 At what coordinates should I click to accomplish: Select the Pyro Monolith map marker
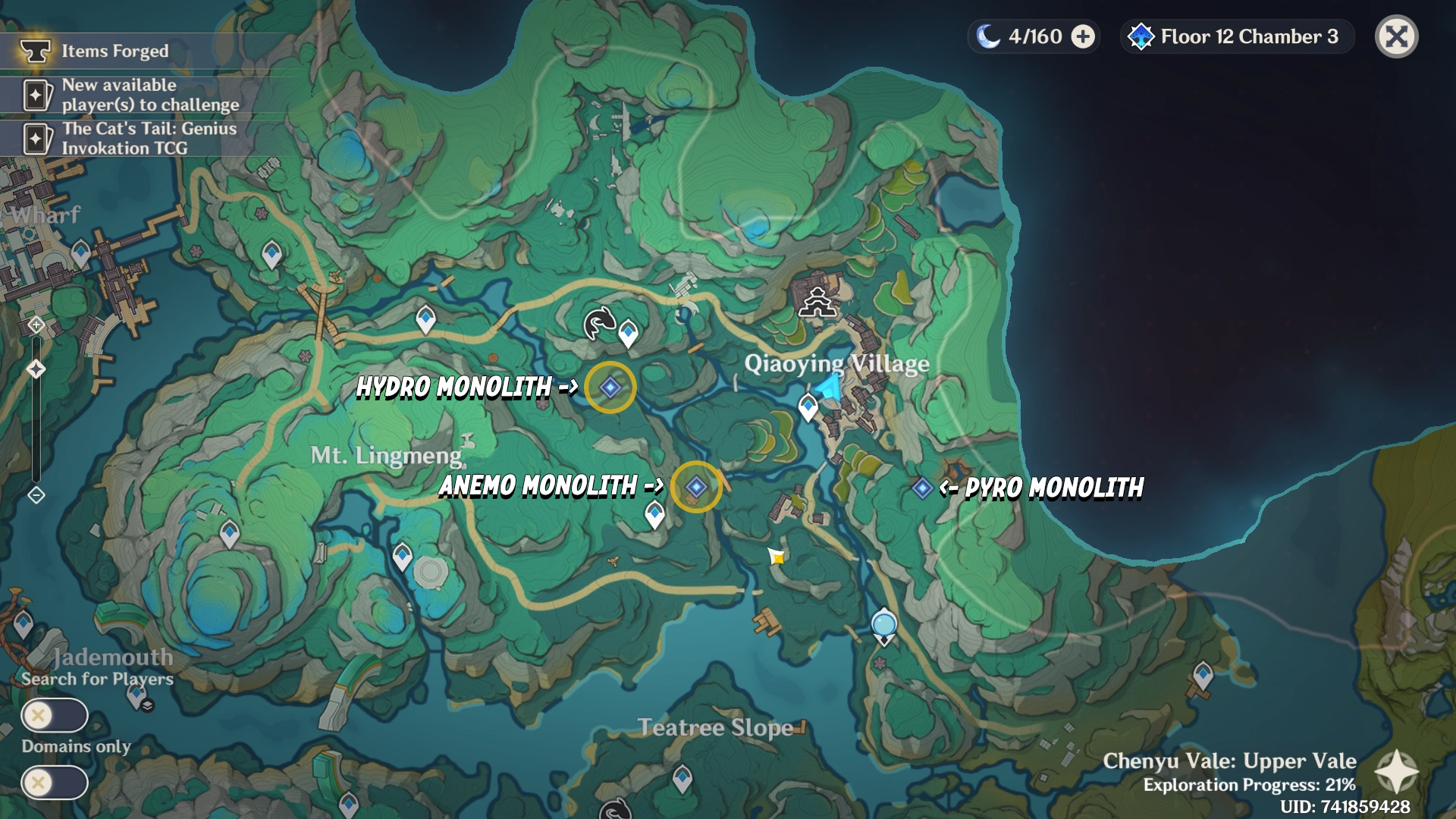pyautogui.click(x=922, y=488)
